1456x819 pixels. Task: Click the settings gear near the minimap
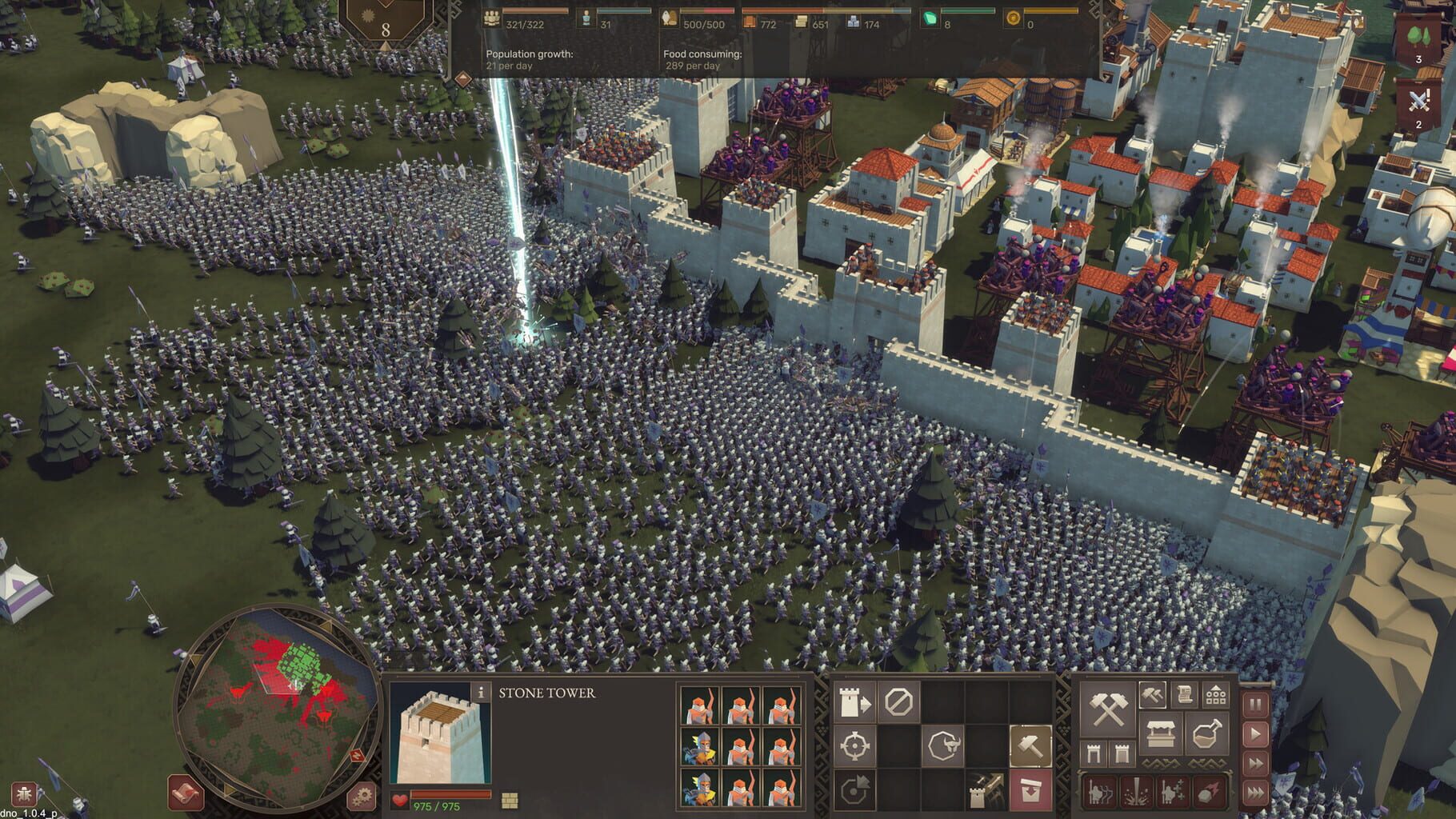360,796
